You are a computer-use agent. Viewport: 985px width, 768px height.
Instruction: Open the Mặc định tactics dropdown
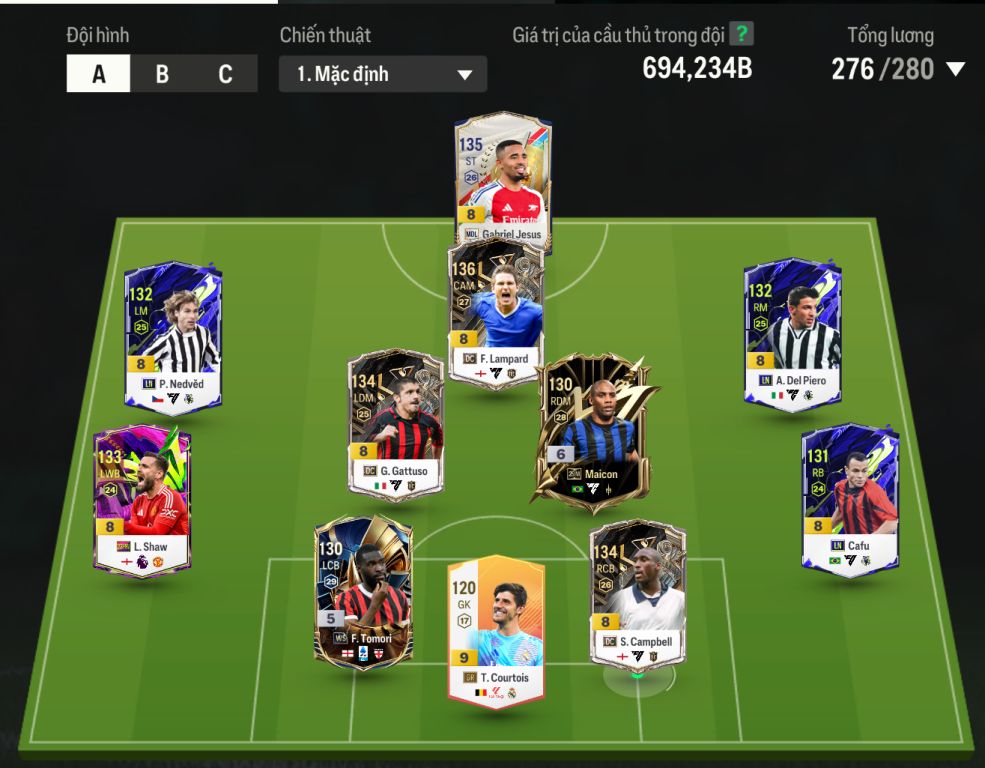383,74
